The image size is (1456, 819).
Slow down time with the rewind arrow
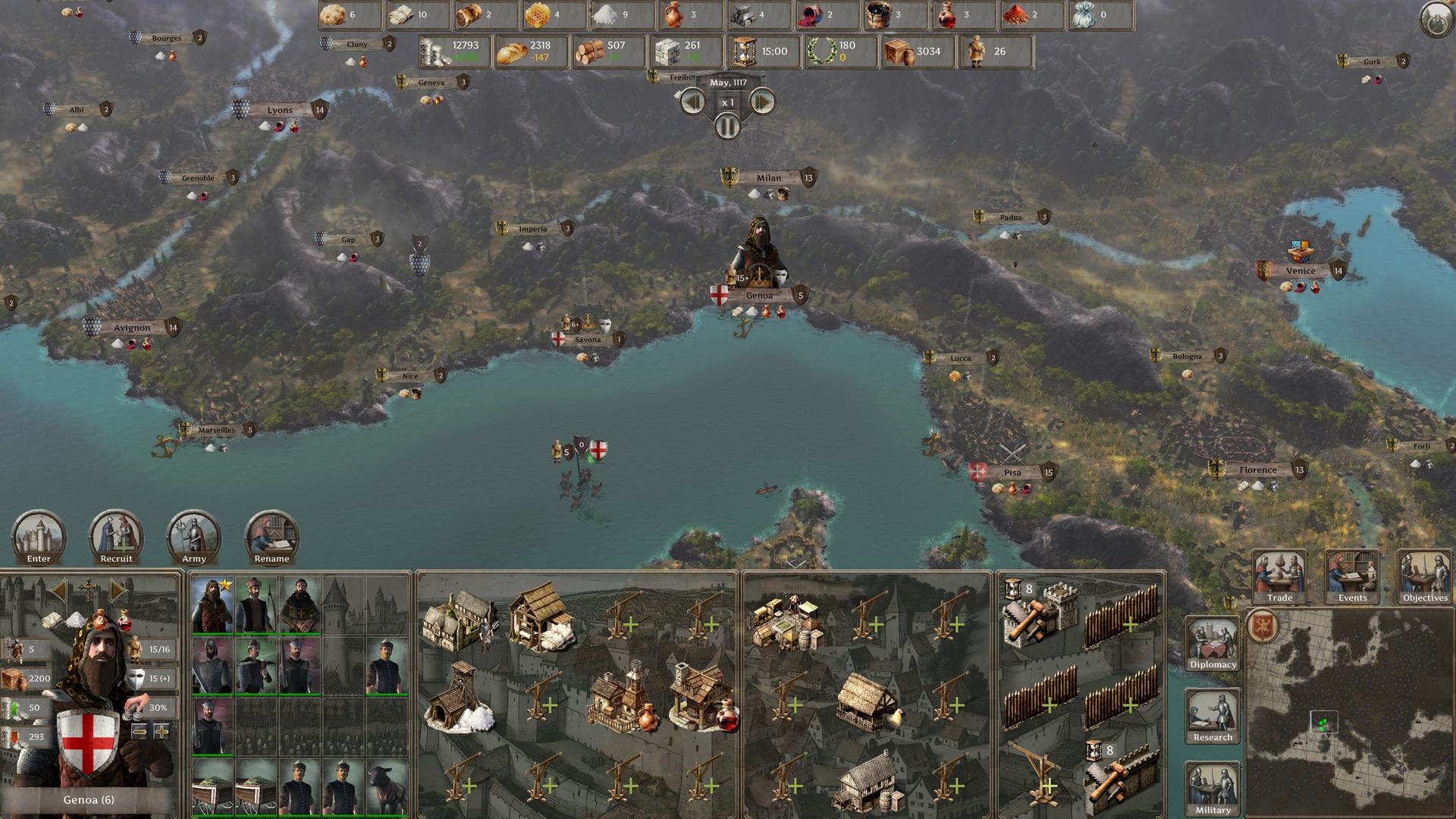[x=692, y=101]
